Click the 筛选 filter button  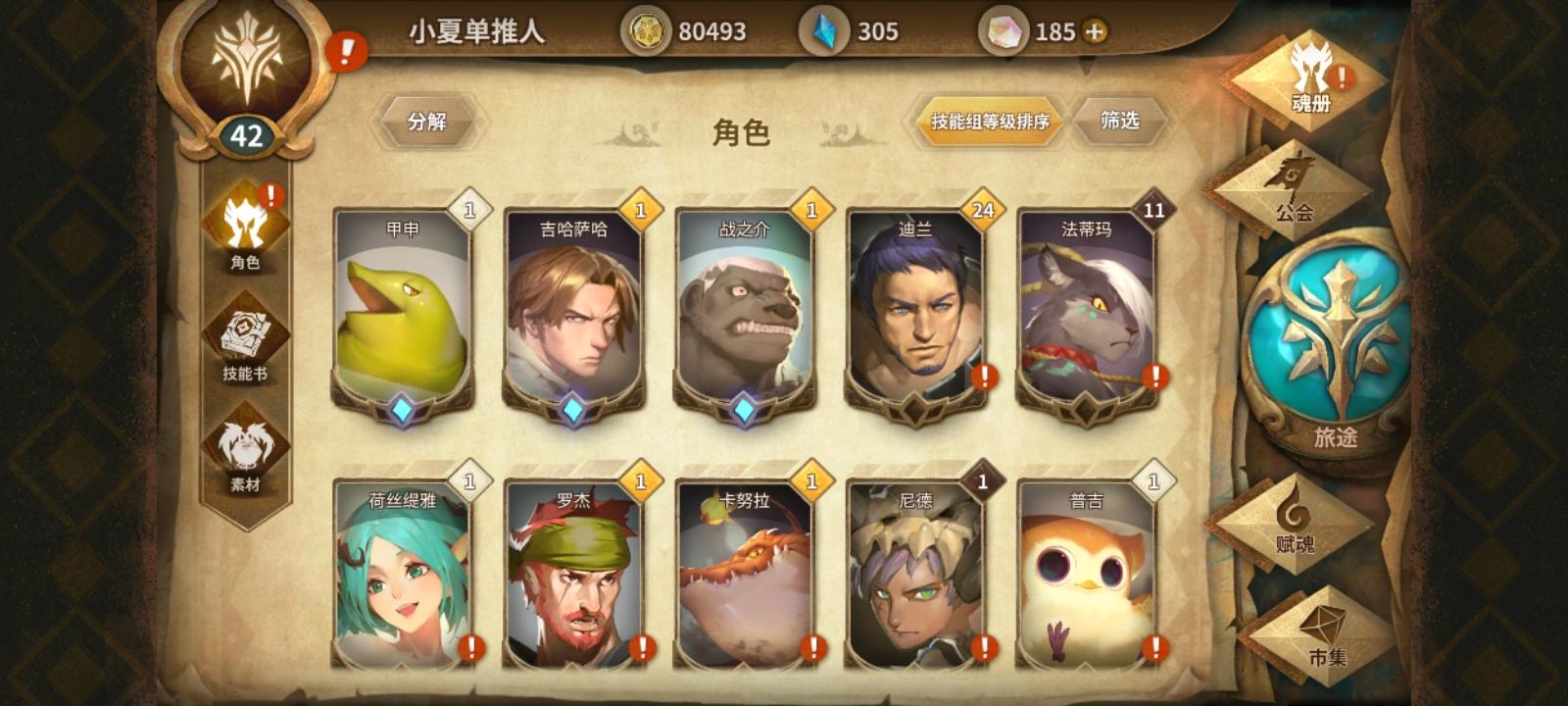(1120, 122)
